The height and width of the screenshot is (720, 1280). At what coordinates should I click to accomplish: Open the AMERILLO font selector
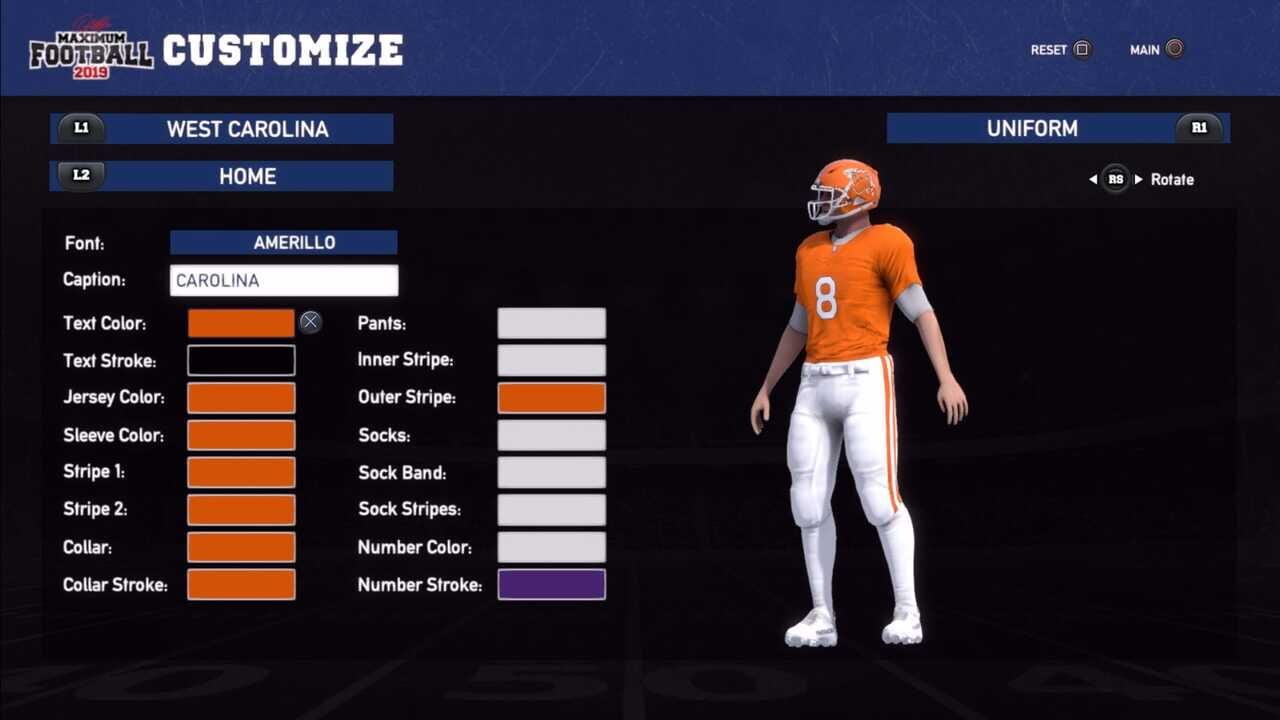284,242
